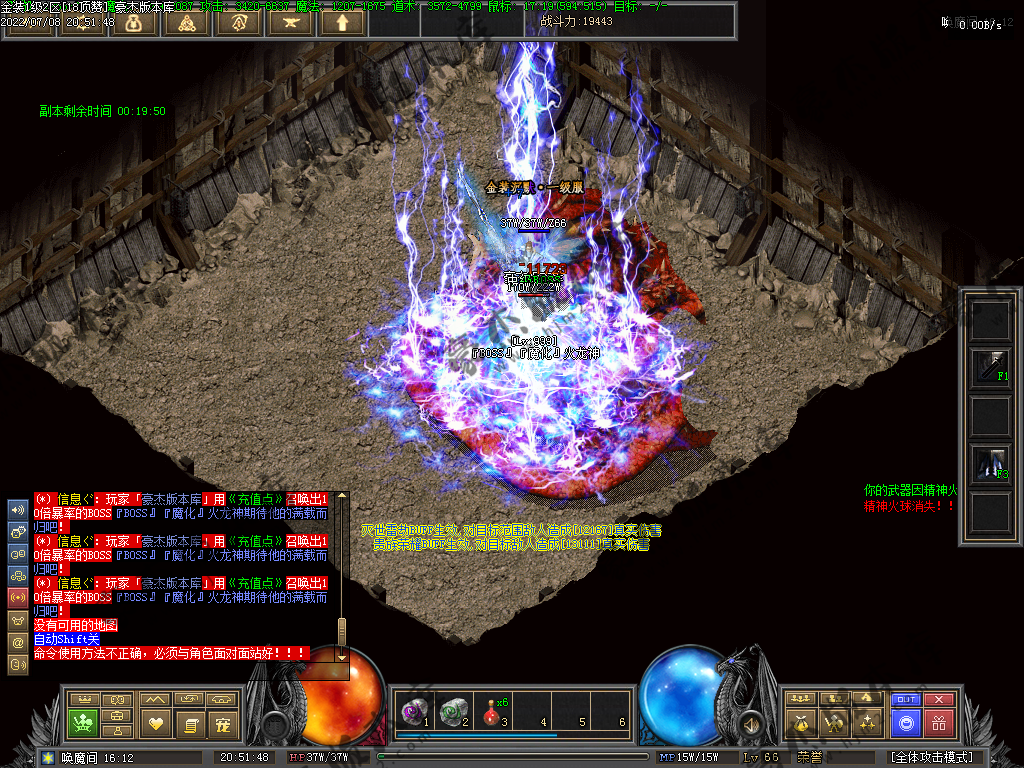Click the green crown character button
Viewport: 1024px width, 768px height.
coord(84,722)
